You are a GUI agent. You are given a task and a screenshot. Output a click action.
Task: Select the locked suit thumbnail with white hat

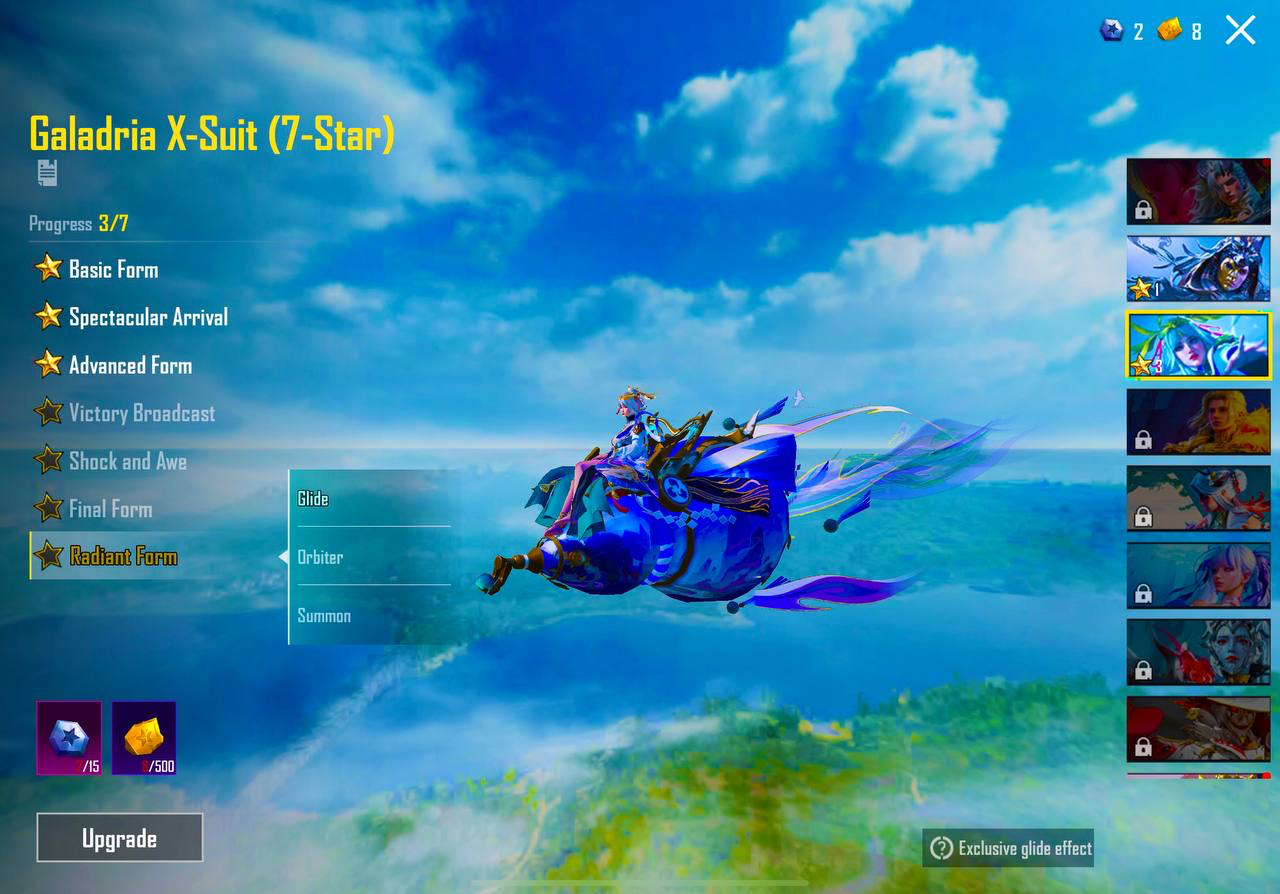[x=1198, y=729]
